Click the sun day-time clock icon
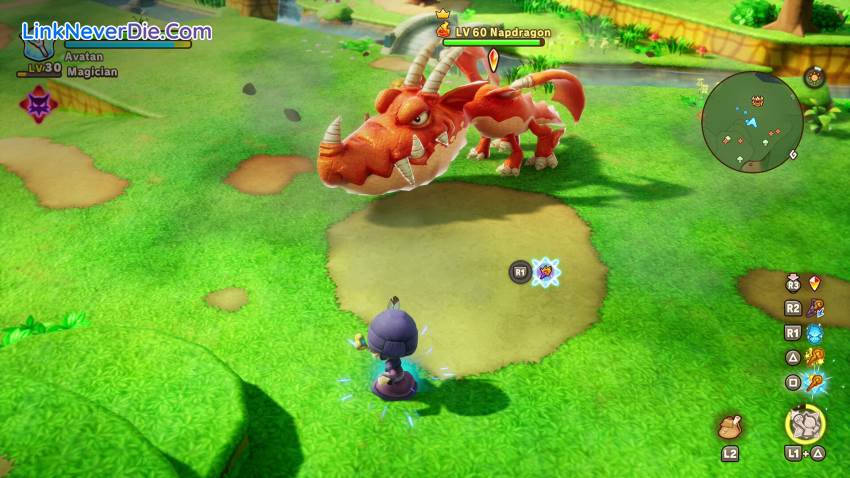Image resolution: width=850 pixels, height=478 pixels. pyautogui.click(x=815, y=77)
